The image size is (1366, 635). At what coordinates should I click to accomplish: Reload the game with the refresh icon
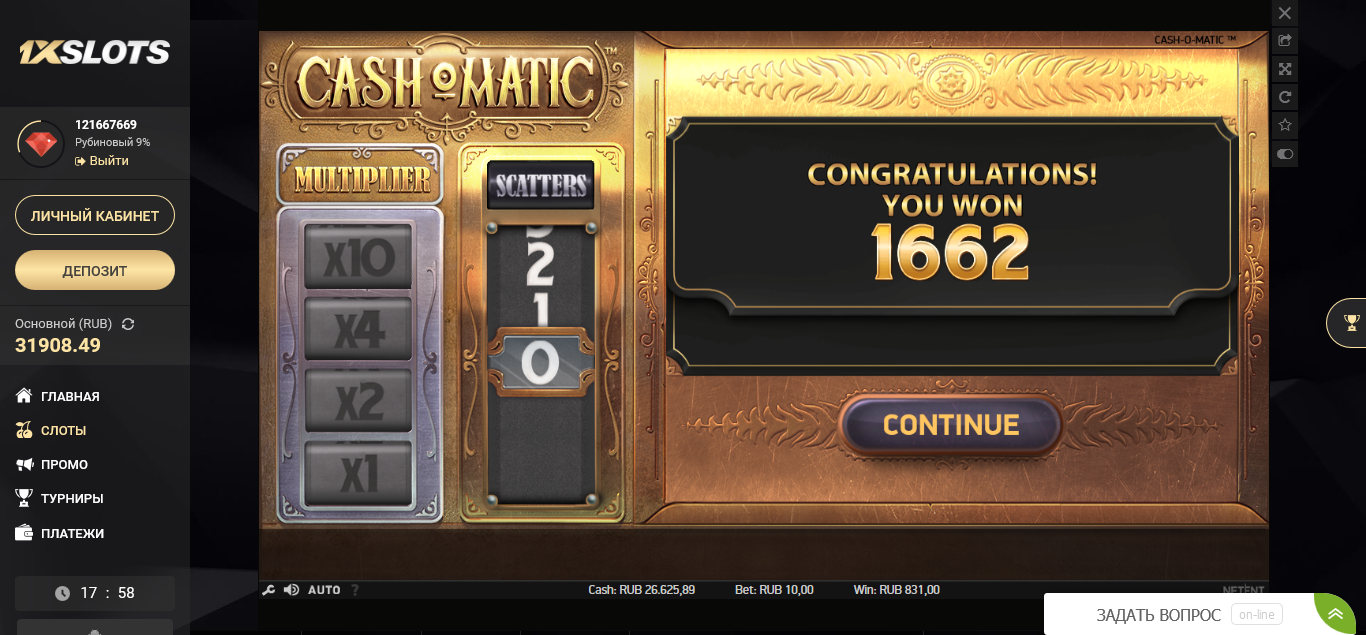[1285, 97]
